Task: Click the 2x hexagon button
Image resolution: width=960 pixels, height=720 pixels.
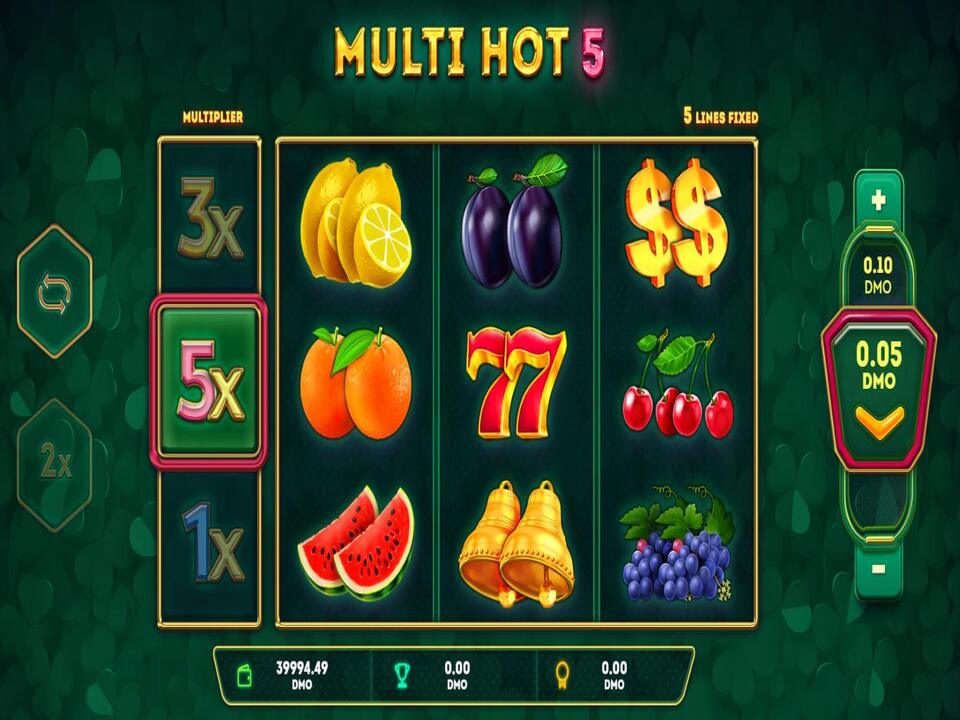Action: [54, 463]
